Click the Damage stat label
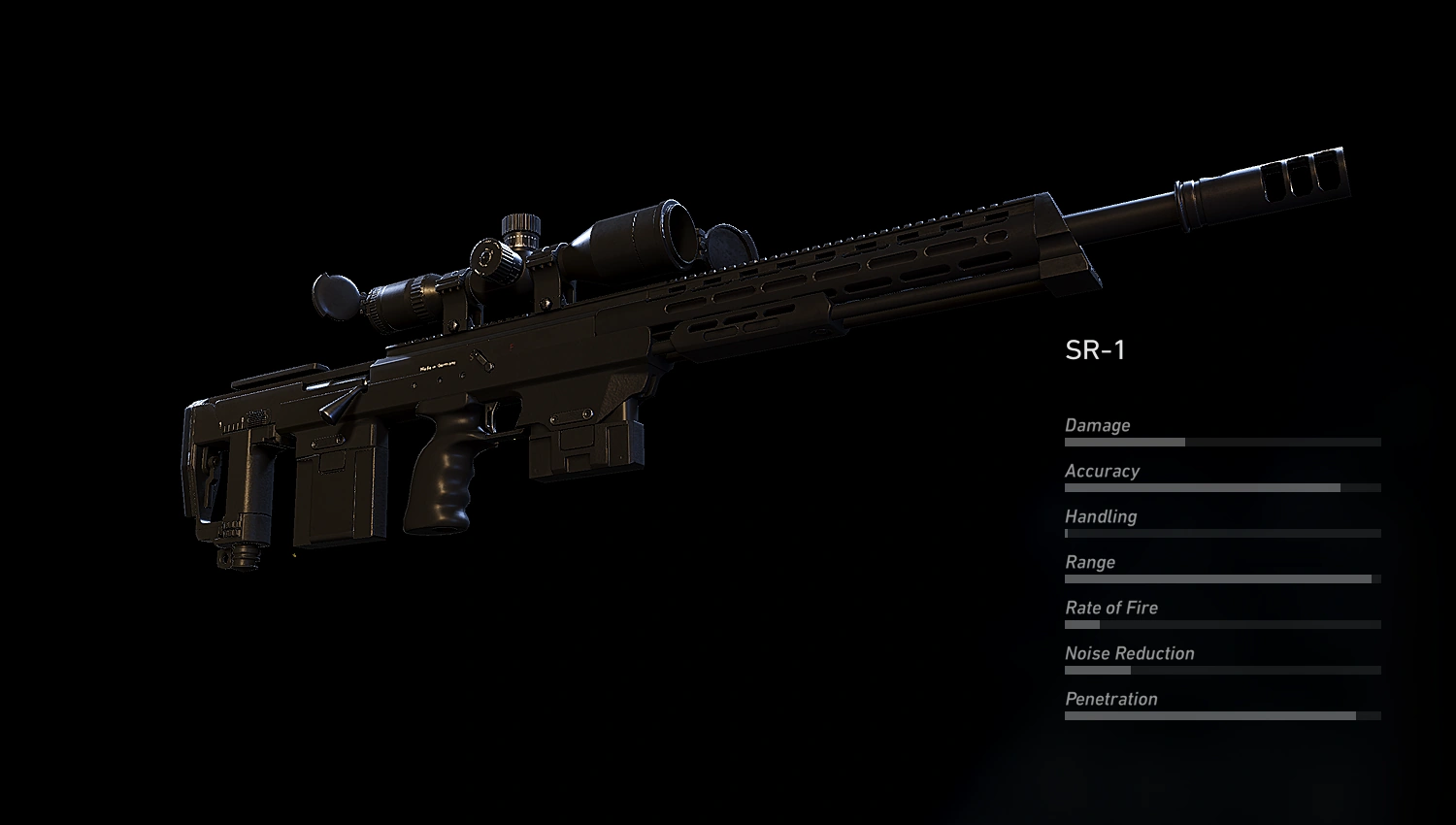Screen dimensions: 1456x825 1097,425
